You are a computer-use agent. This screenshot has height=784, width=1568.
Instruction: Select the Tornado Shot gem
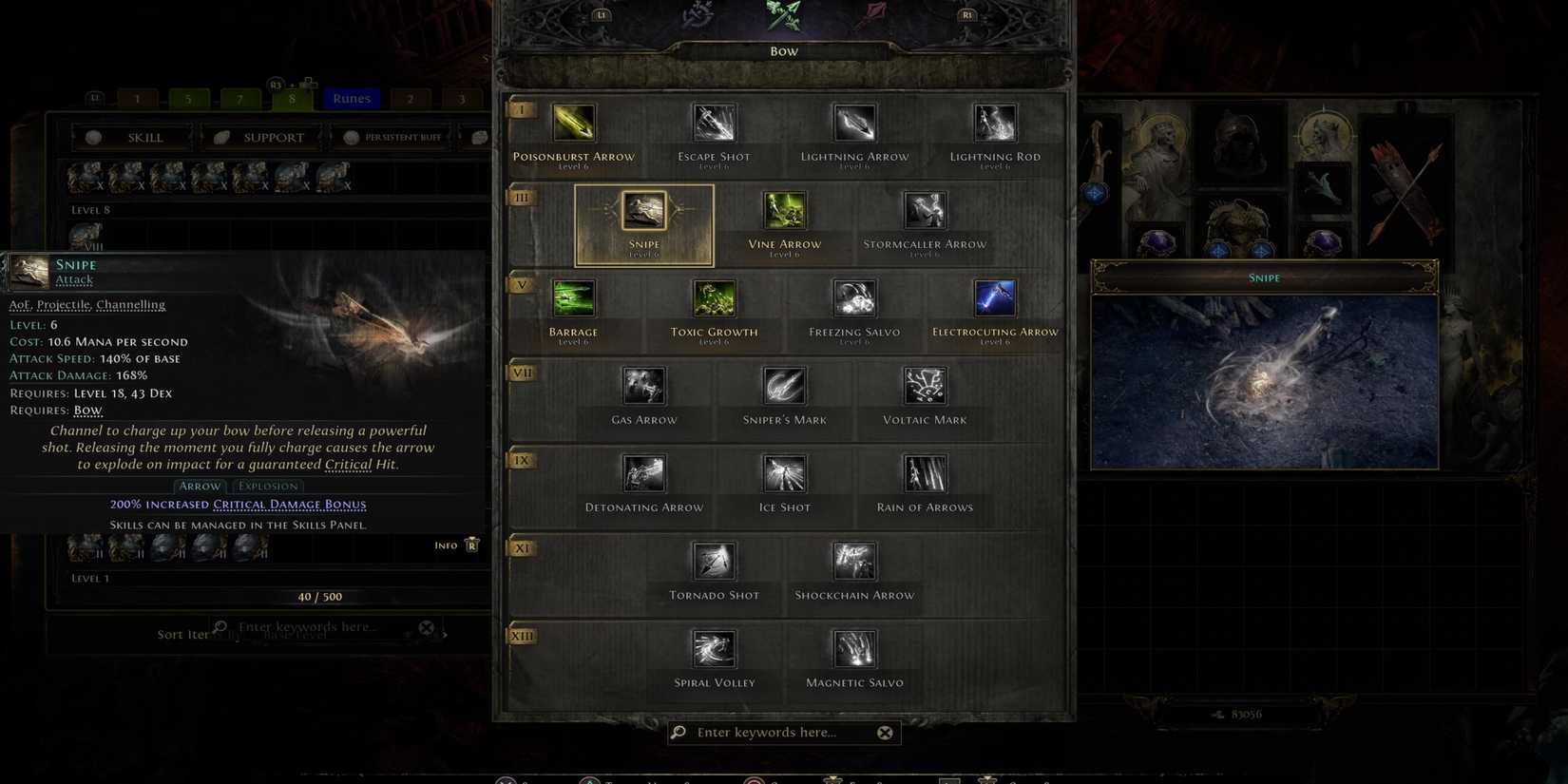714,561
